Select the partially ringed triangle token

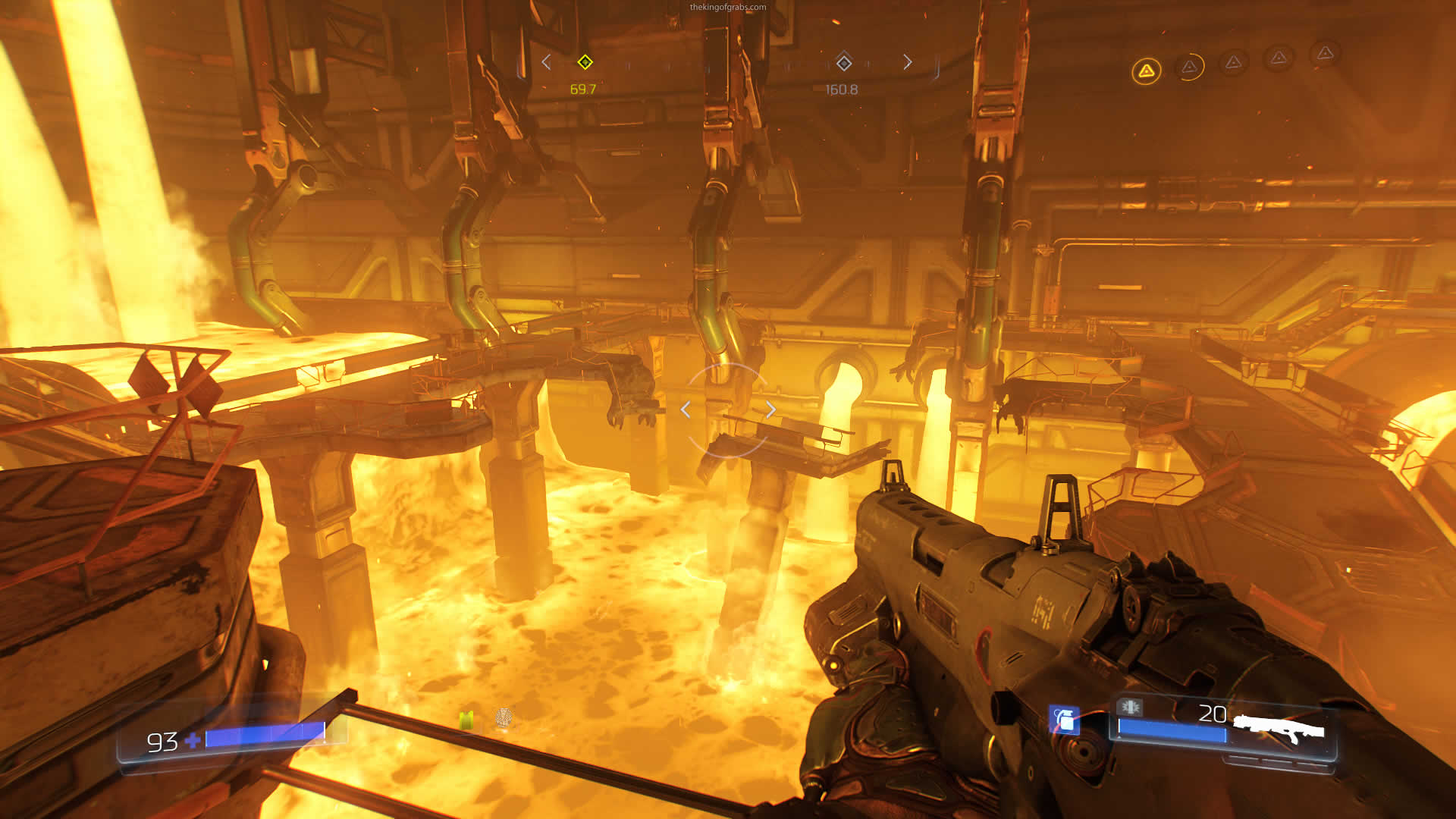pyautogui.click(x=1189, y=67)
